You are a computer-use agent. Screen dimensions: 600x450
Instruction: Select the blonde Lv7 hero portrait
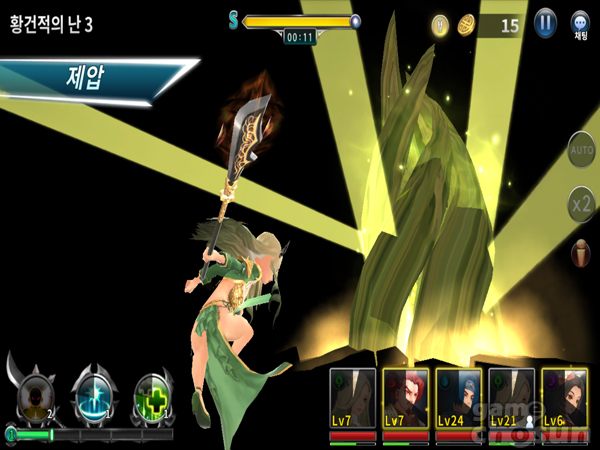tap(353, 399)
